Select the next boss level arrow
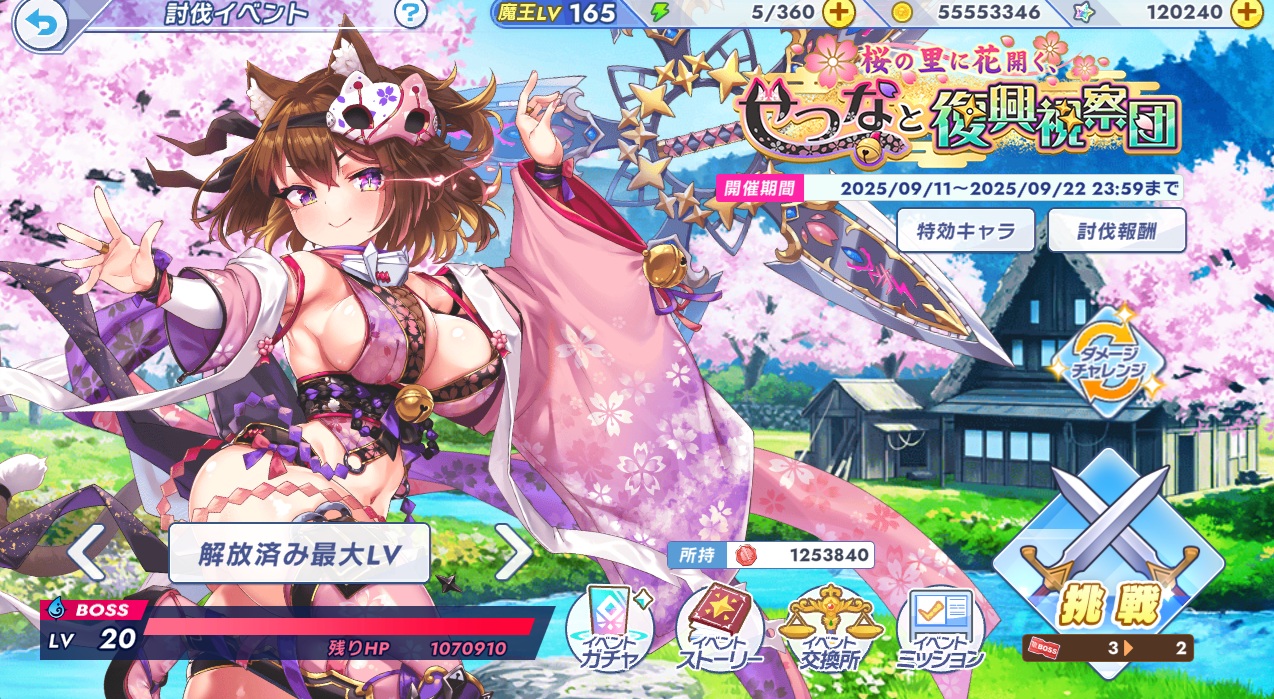This screenshot has height=699, width=1274. (514, 551)
